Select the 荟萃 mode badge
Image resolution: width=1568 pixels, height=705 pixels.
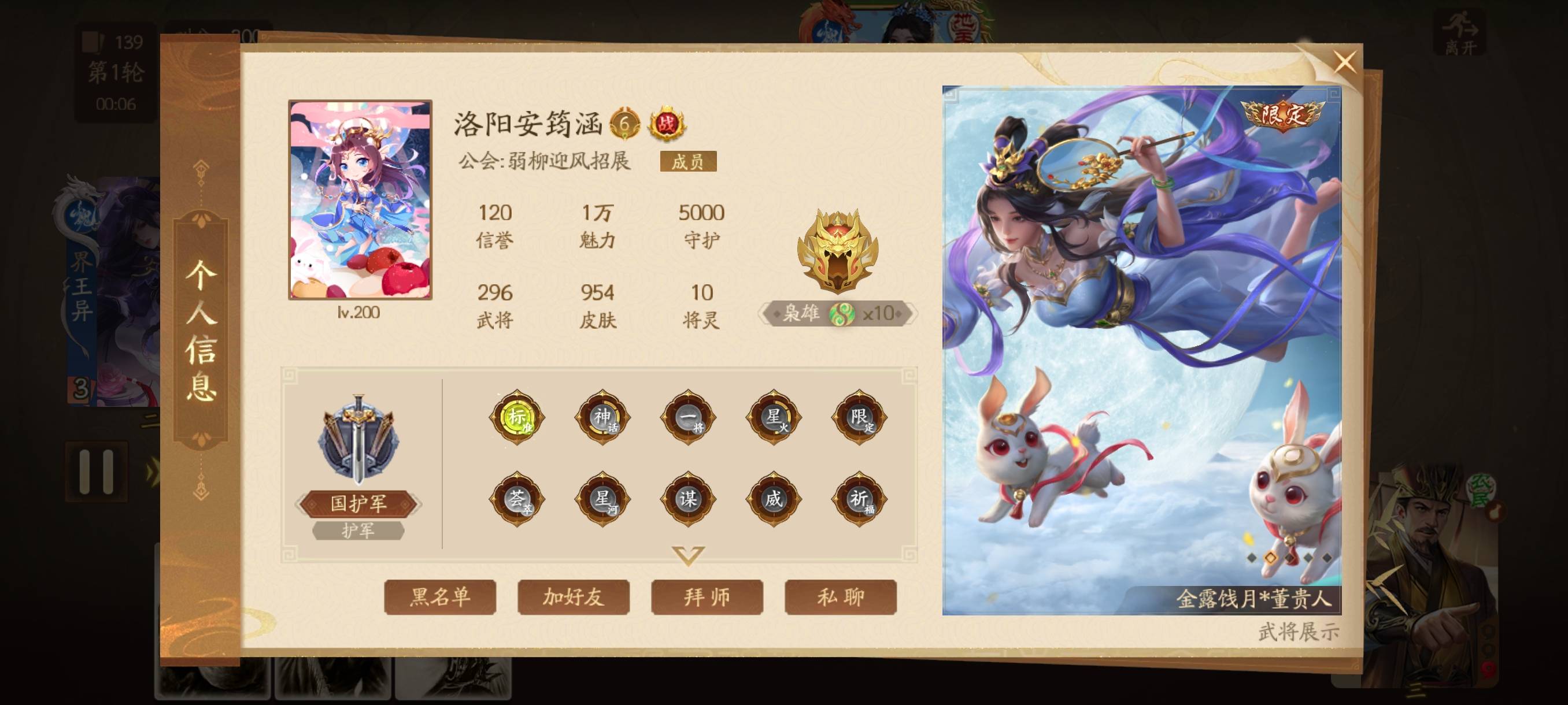517,499
